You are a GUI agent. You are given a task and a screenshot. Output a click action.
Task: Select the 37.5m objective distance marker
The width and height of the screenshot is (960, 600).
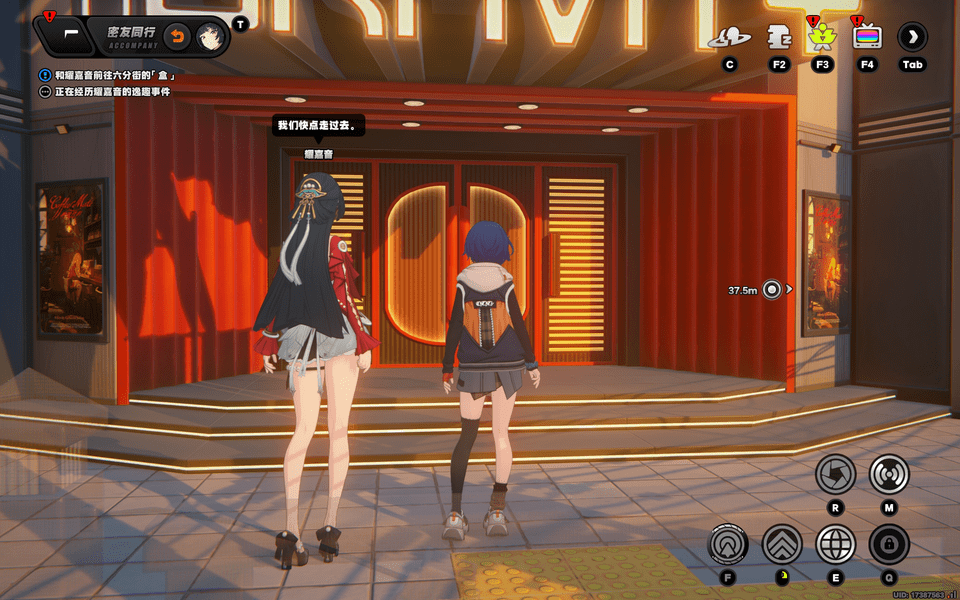coord(771,290)
